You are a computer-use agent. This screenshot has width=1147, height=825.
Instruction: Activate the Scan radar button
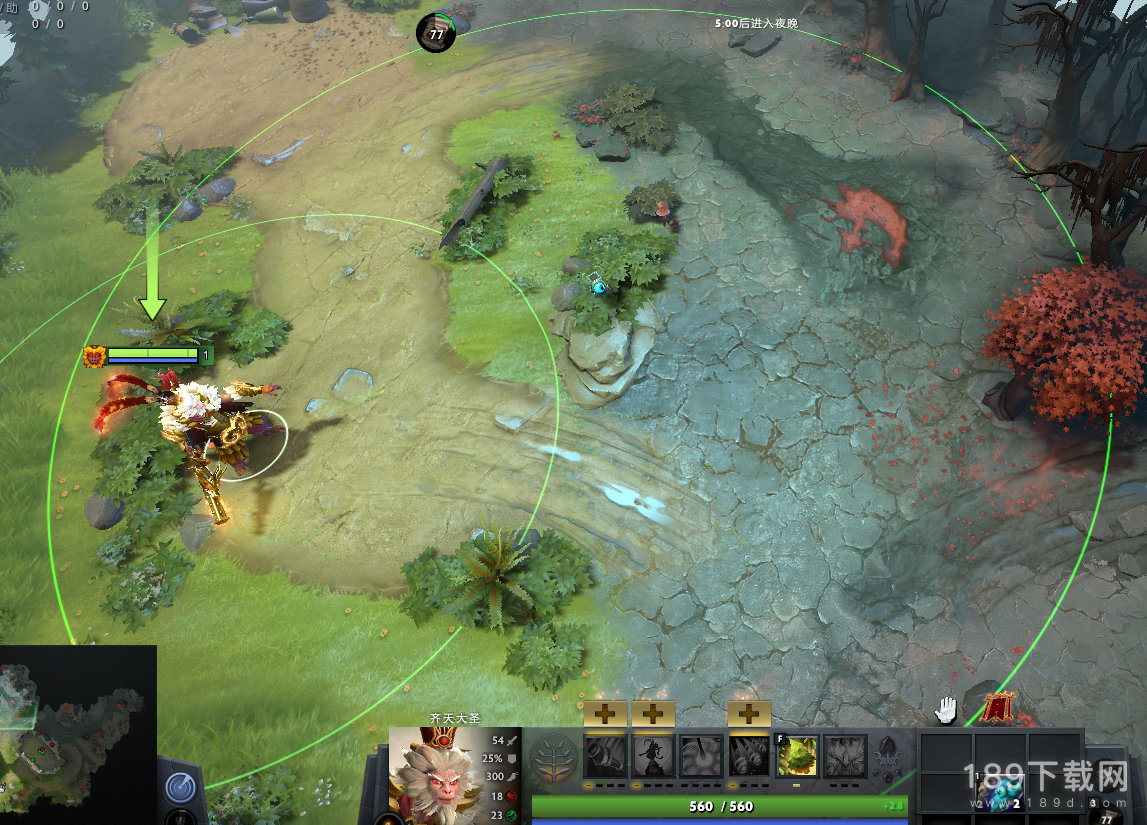click(181, 786)
